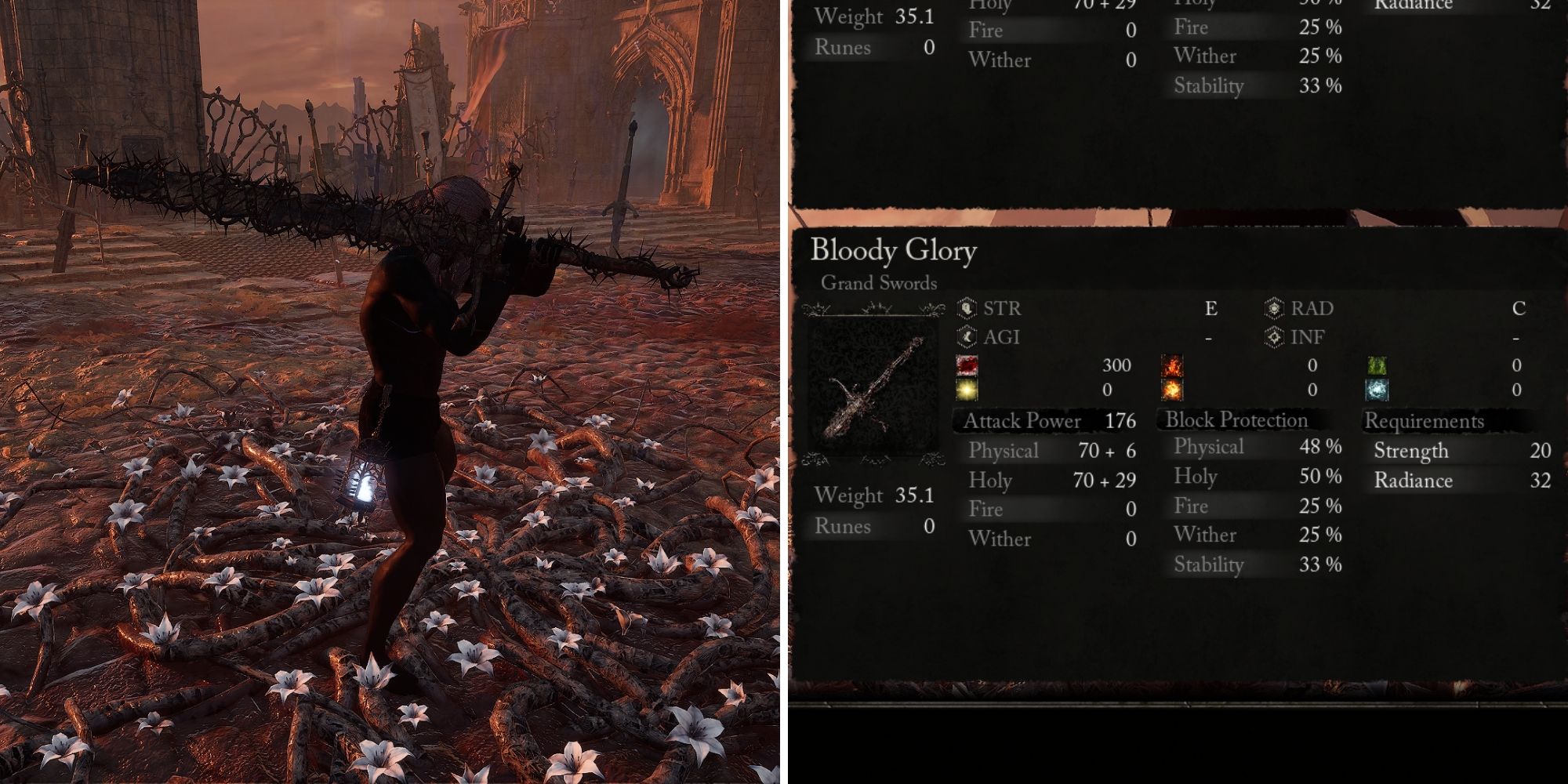Select the RAD attribute icon
Viewport: 1568px width, 784px height.
[1274, 309]
